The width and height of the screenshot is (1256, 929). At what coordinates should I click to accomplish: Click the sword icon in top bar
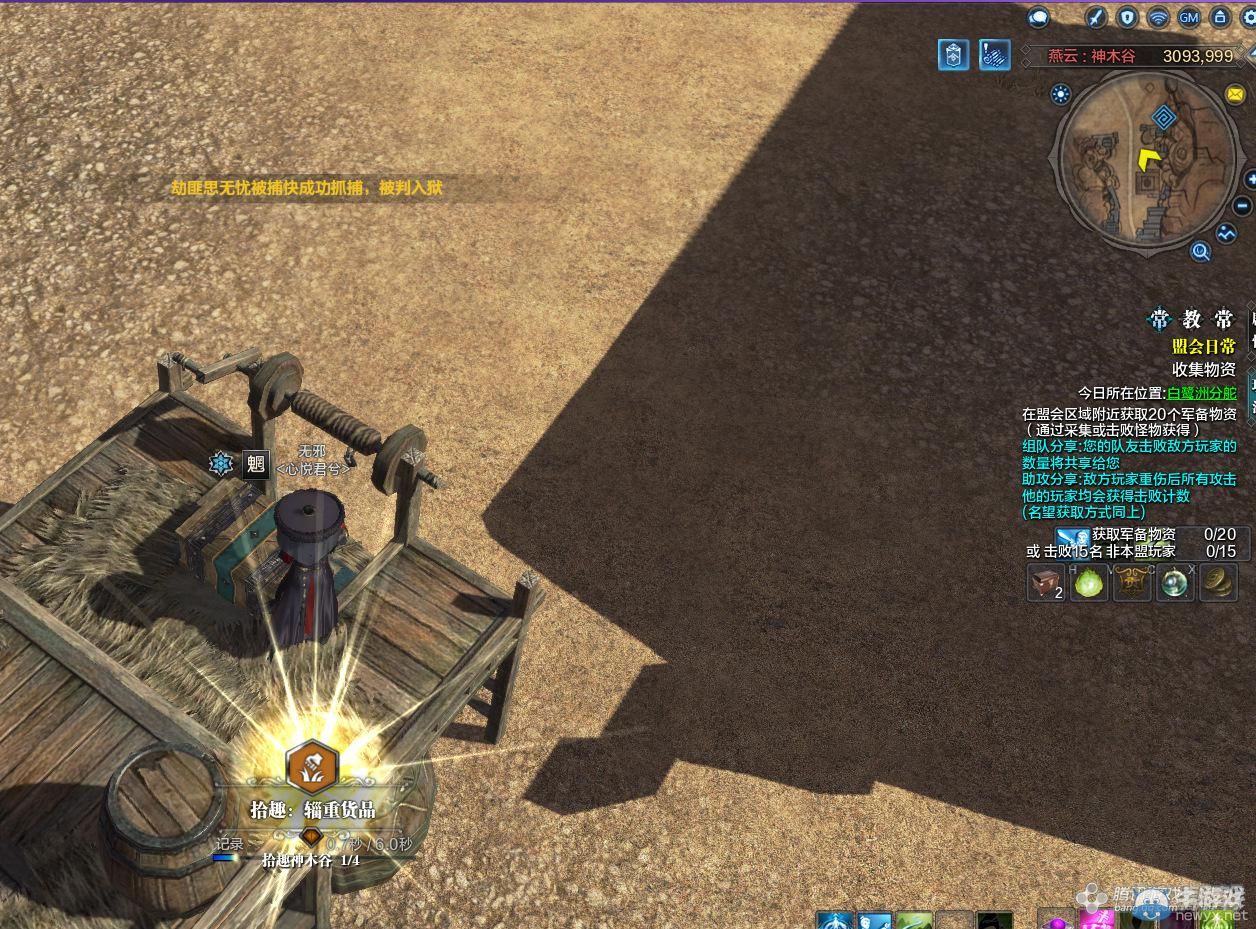coord(1096,17)
